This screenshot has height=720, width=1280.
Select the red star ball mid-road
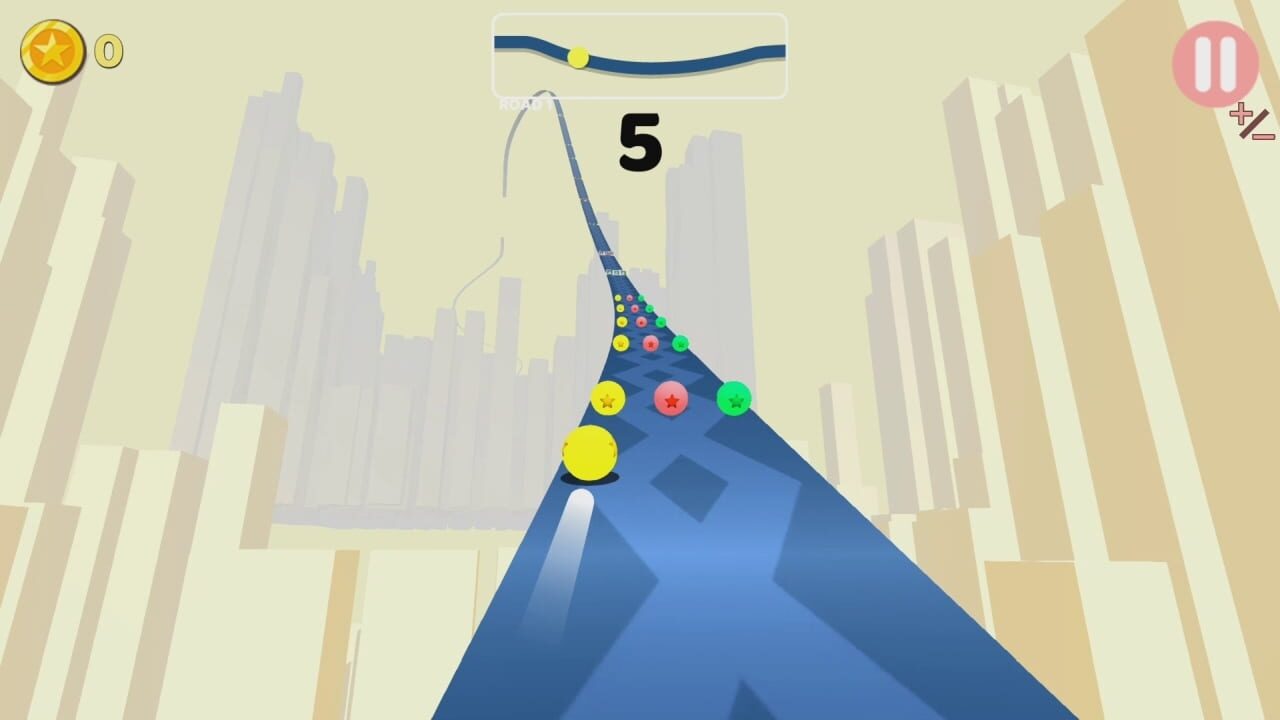click(672, 400)
